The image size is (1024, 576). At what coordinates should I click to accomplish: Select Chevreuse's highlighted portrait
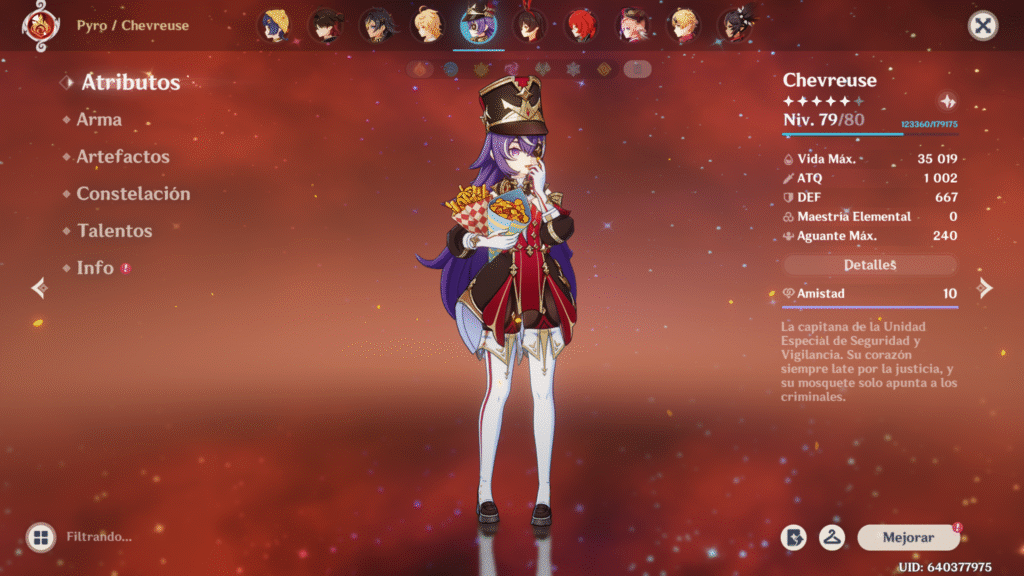478,26
